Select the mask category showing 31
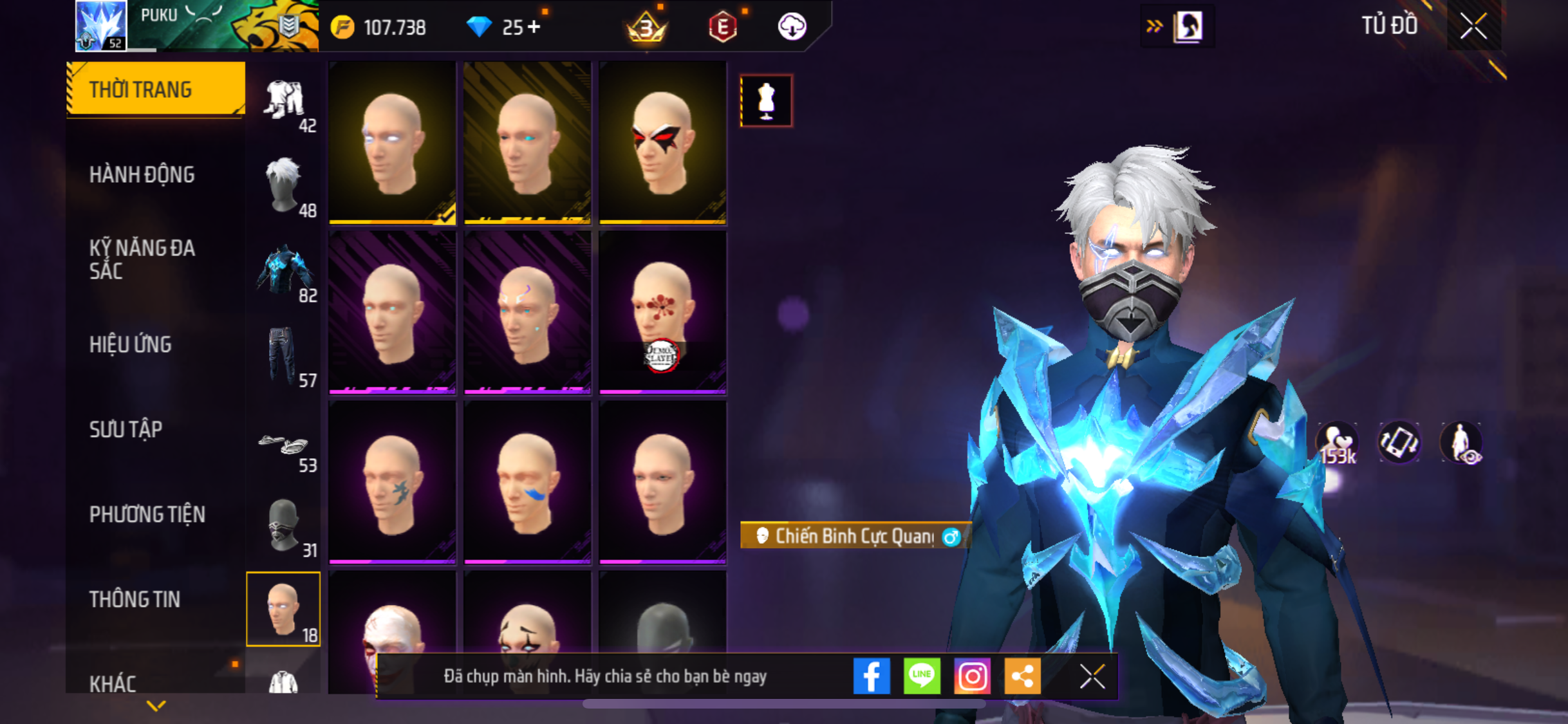 point(284,526)
